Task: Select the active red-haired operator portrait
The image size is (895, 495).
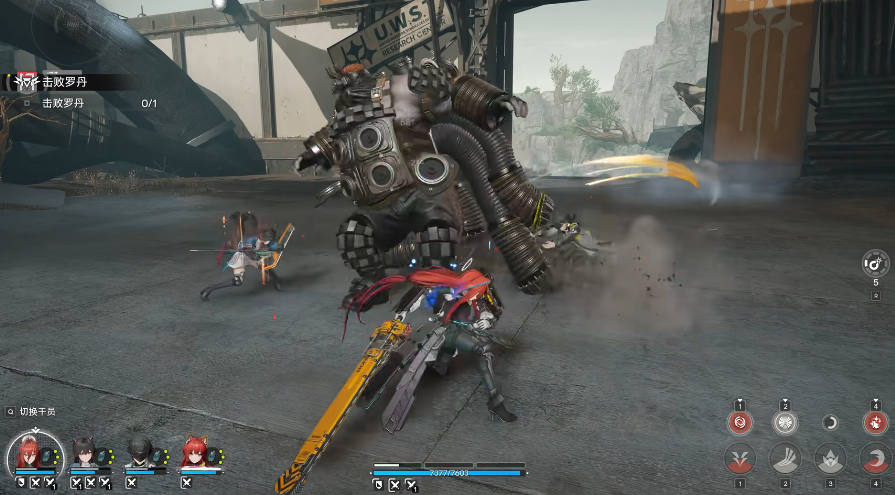Action: pos(36,454)
